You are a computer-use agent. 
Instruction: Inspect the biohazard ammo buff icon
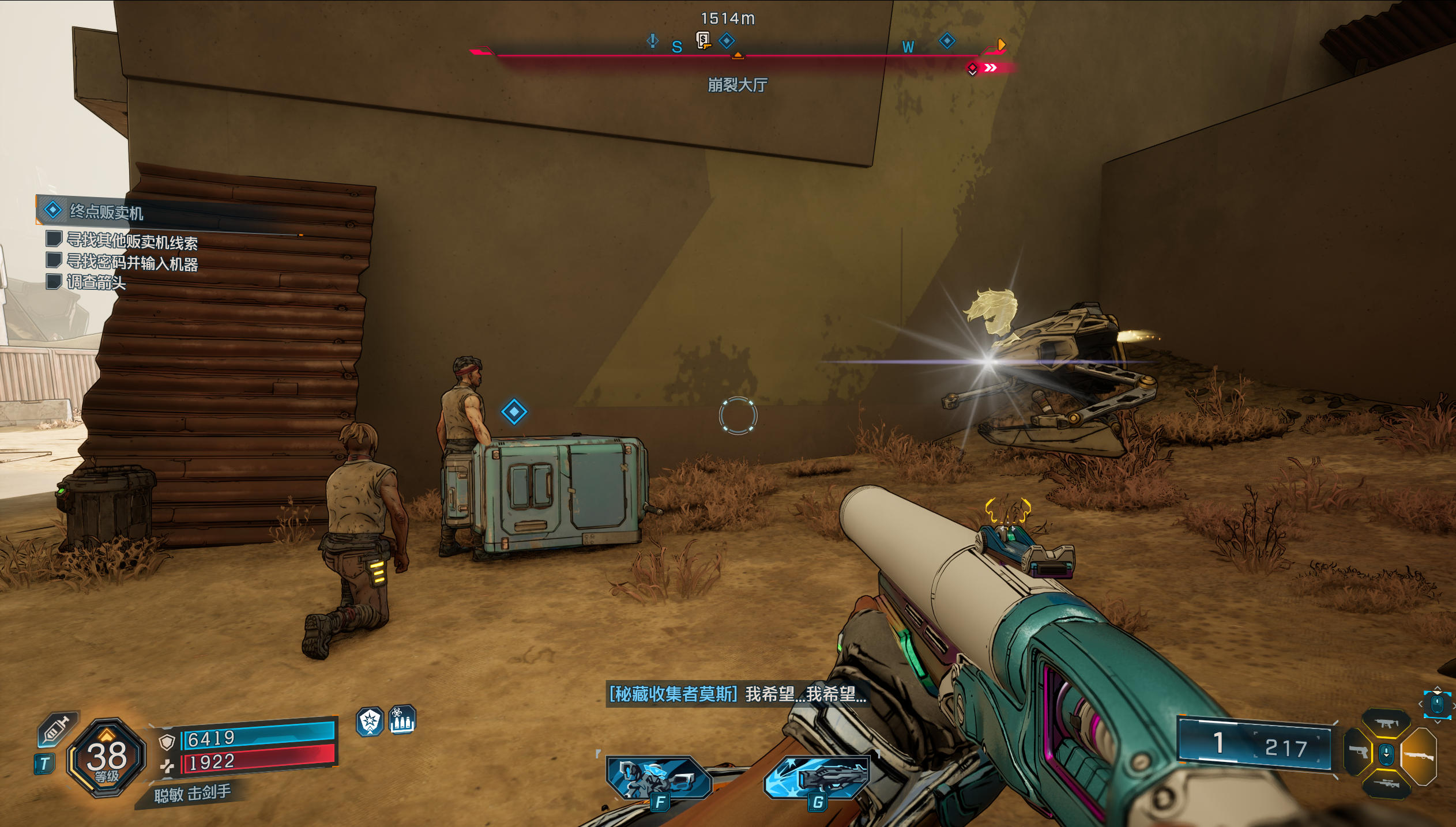click(402, 720)
